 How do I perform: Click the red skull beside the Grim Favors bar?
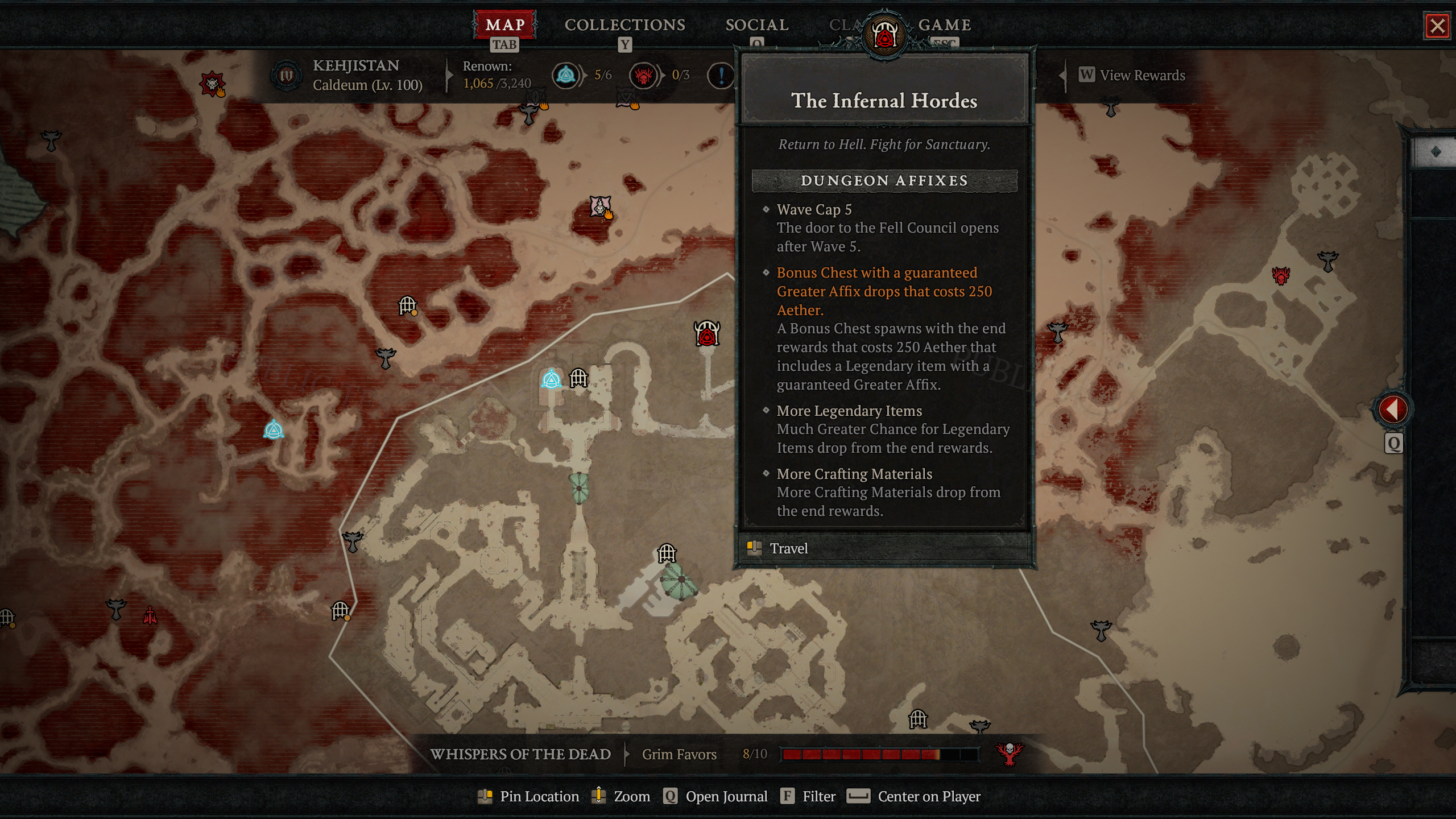[1008, 754]
